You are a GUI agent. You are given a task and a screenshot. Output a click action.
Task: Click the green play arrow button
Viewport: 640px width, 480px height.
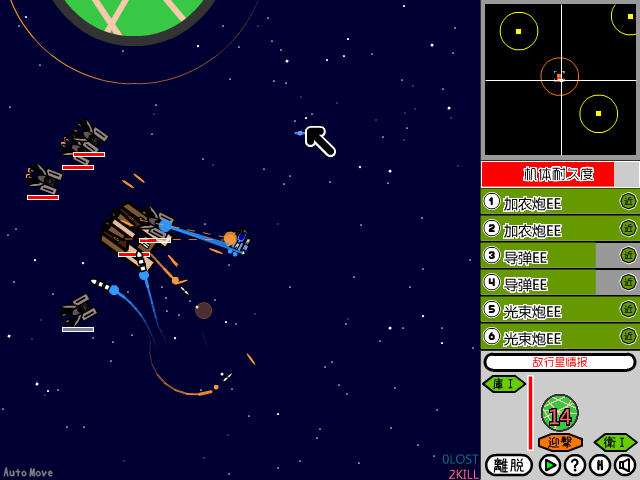click(550, 465)
